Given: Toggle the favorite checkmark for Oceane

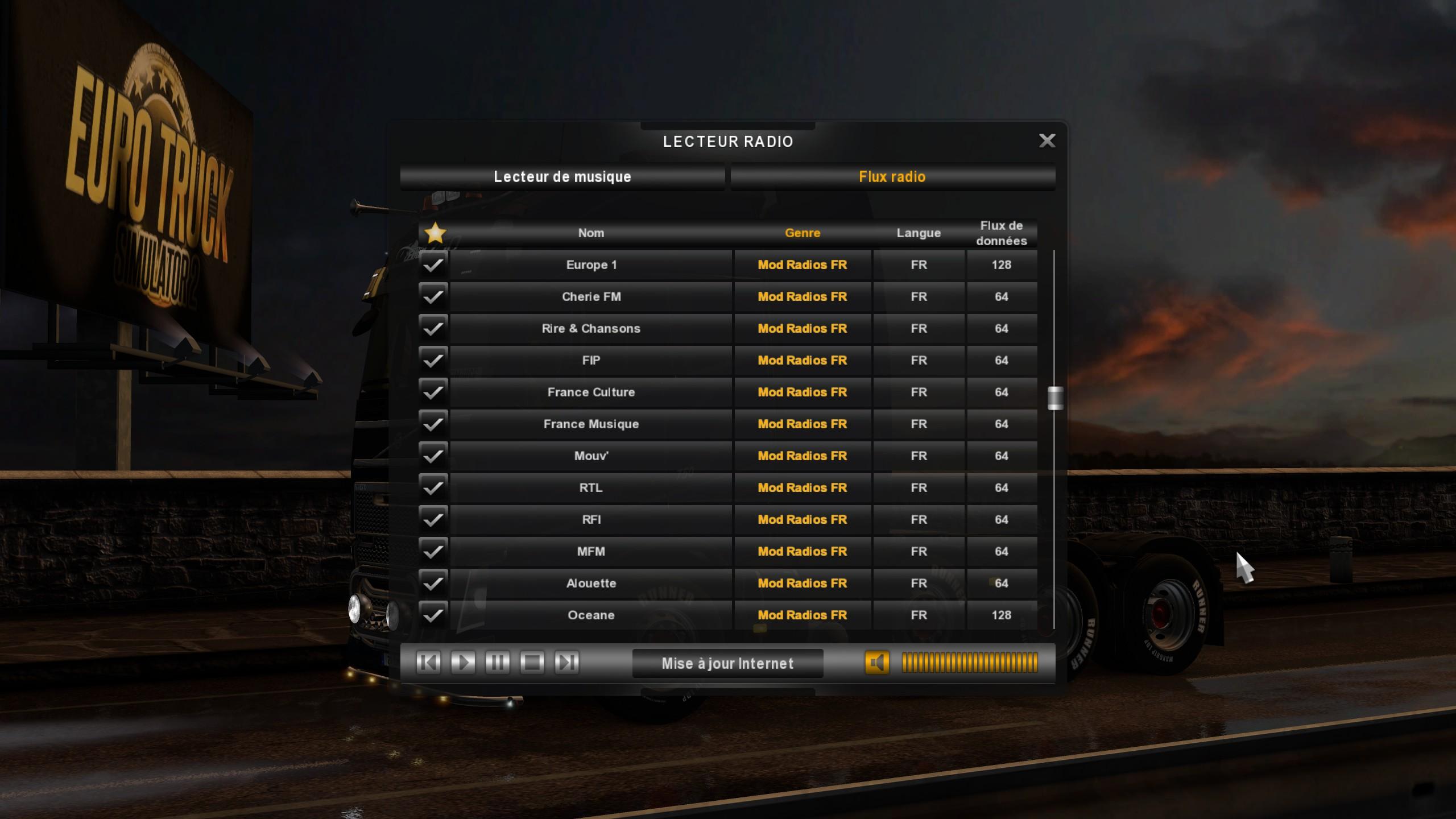Looking at the screenshot, I should [x=433, y=615].
